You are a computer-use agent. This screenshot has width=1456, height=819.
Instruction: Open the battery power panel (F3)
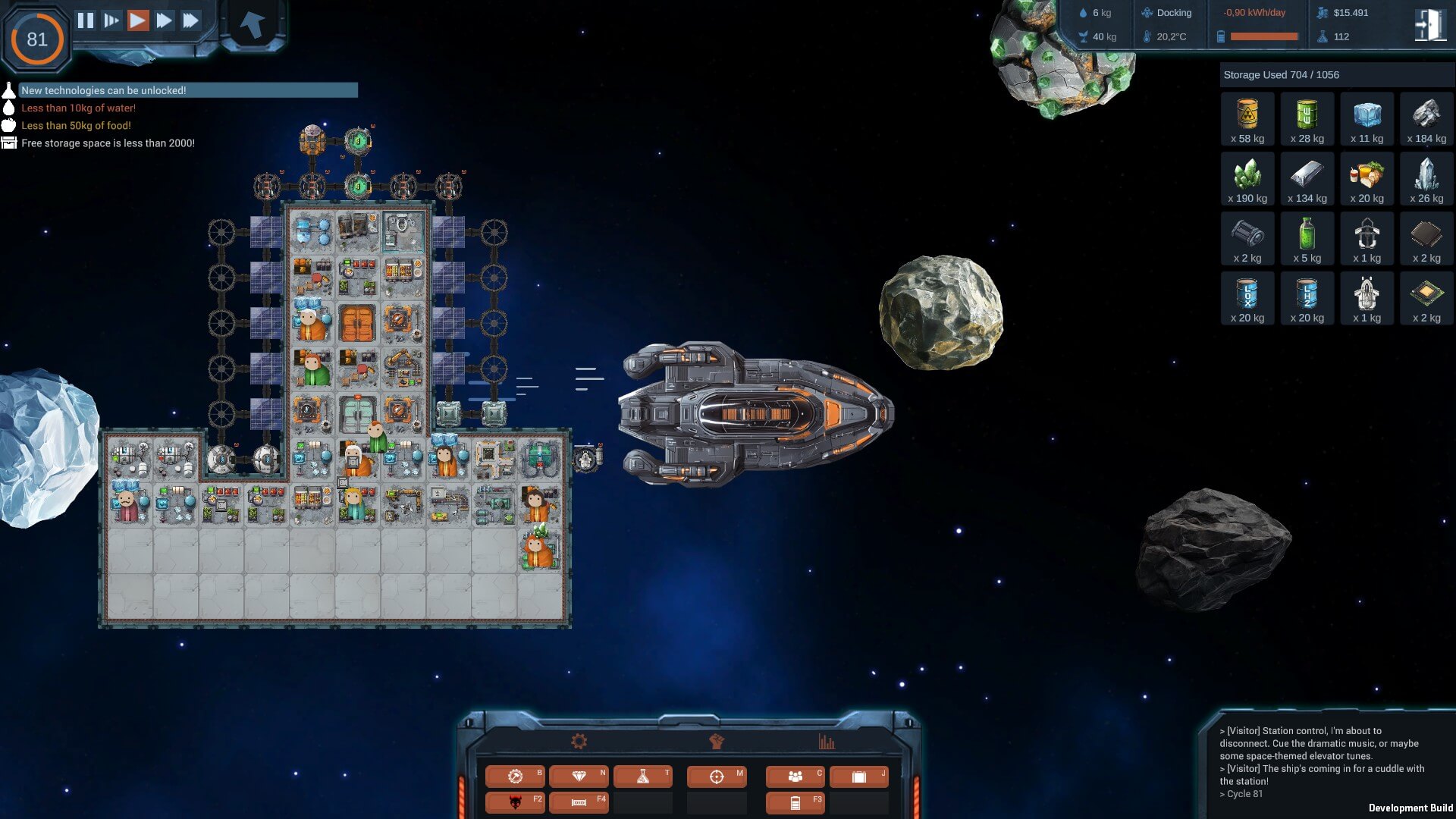click(794, 802)
